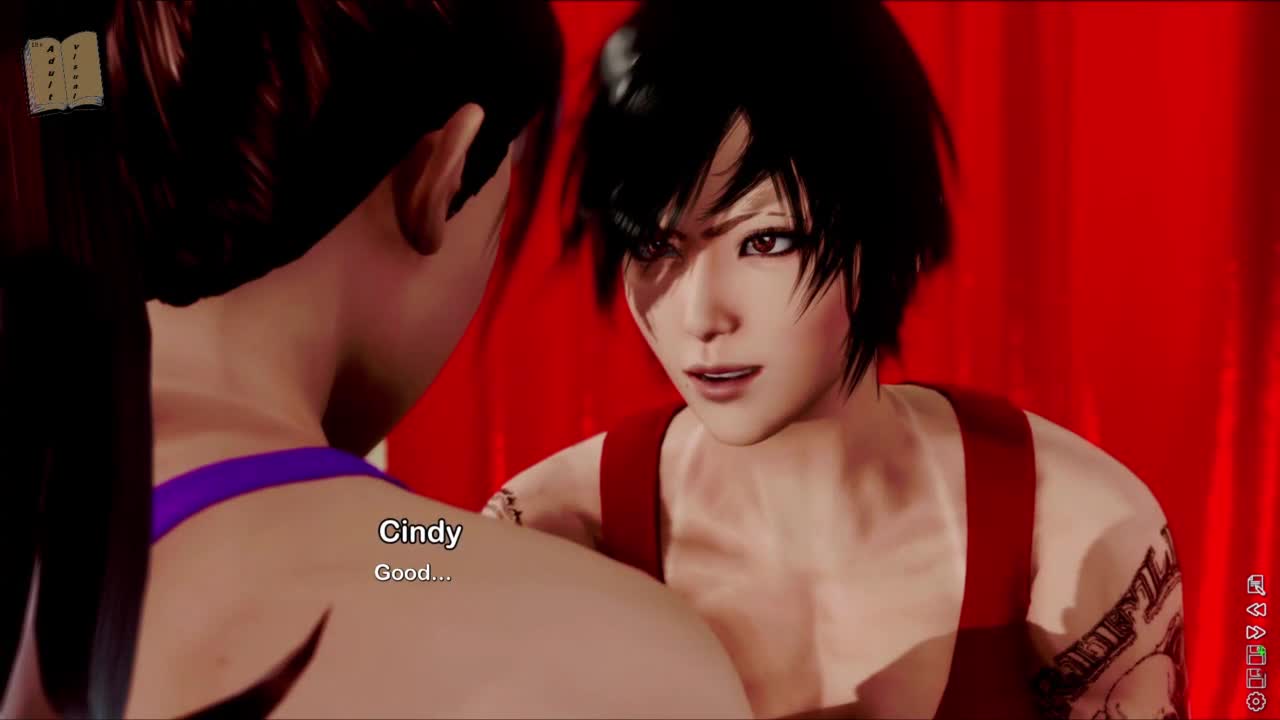Open the dialogue history log icon

[1256, 586]
